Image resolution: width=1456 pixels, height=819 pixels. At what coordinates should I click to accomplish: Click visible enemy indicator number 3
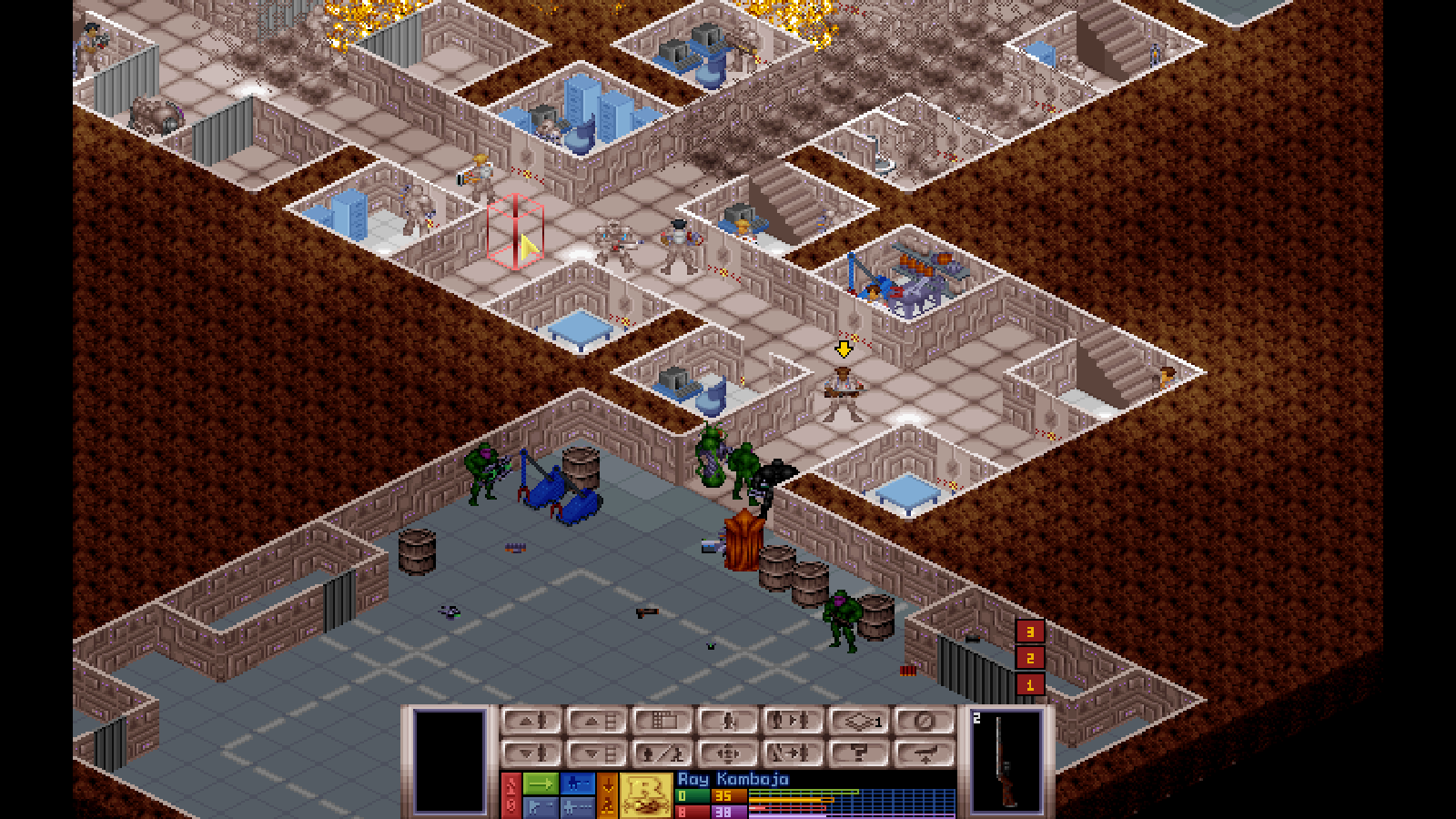coord(1030,629)
